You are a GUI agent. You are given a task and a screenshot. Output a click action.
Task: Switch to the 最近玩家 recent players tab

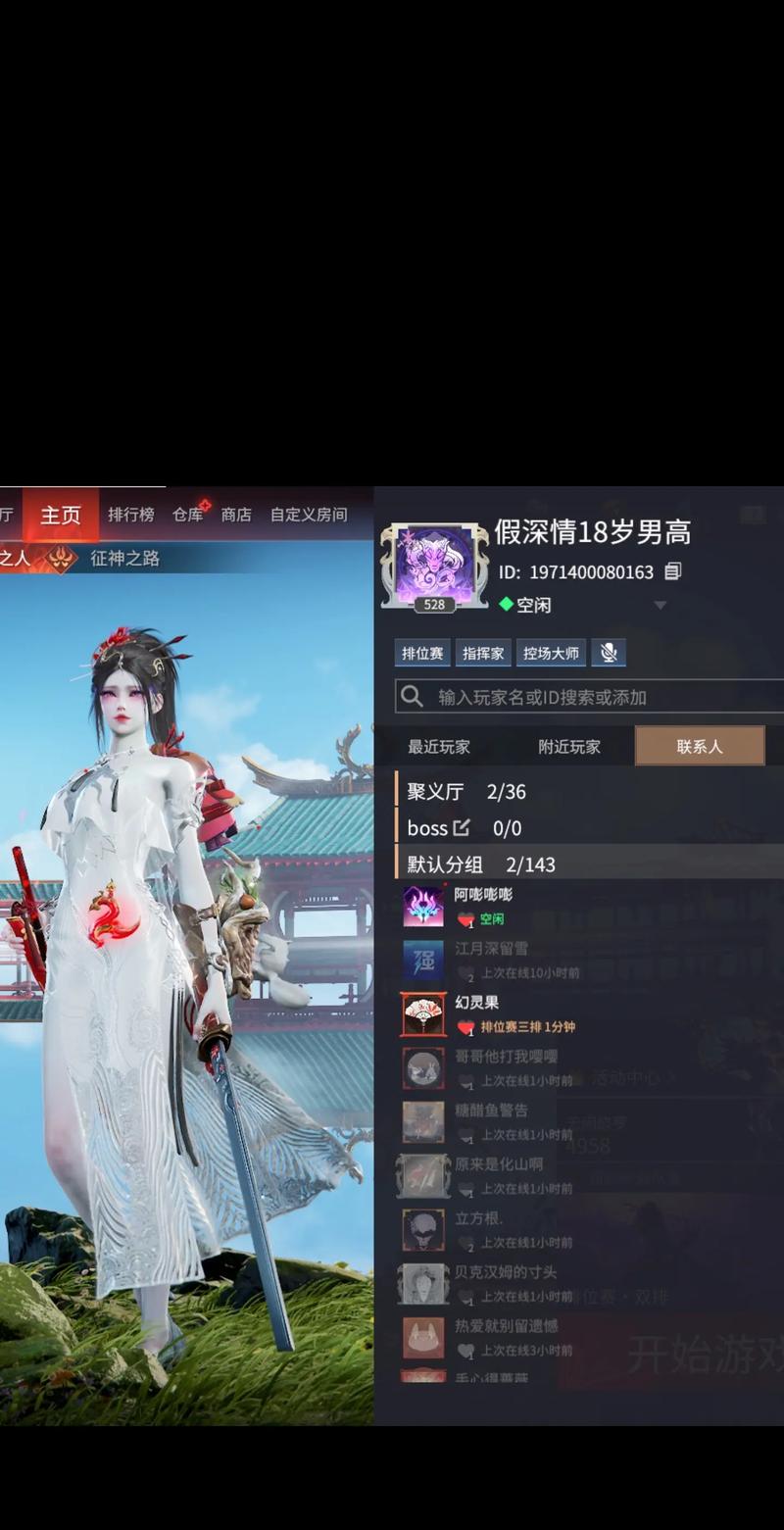coord(439,747)
